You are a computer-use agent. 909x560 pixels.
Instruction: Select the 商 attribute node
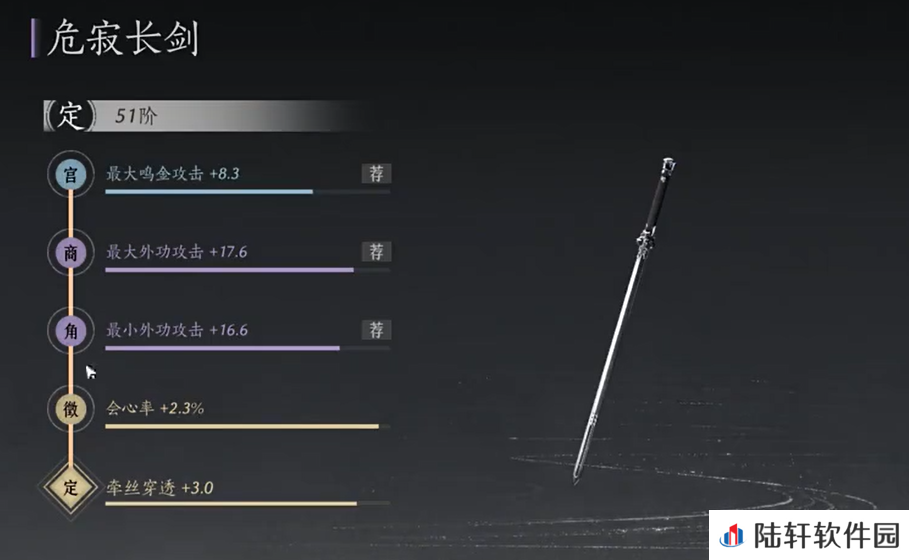pos(70,254)
